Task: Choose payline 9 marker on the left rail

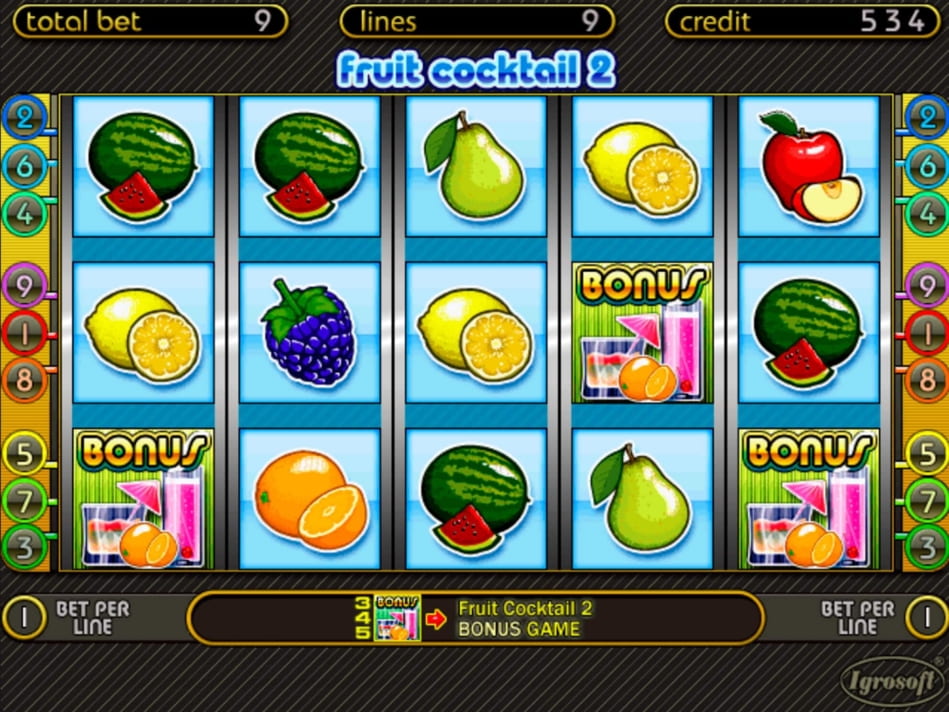Action: (24, 284)
